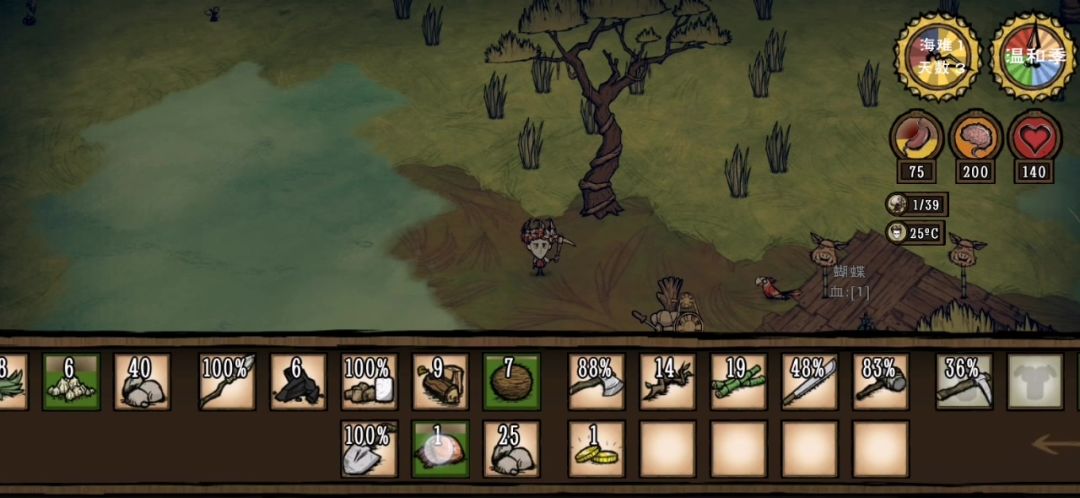Viewport: 1080px width, 498px height.
Task: Click the equipped pickaxe hand slot
Action: 964,381
